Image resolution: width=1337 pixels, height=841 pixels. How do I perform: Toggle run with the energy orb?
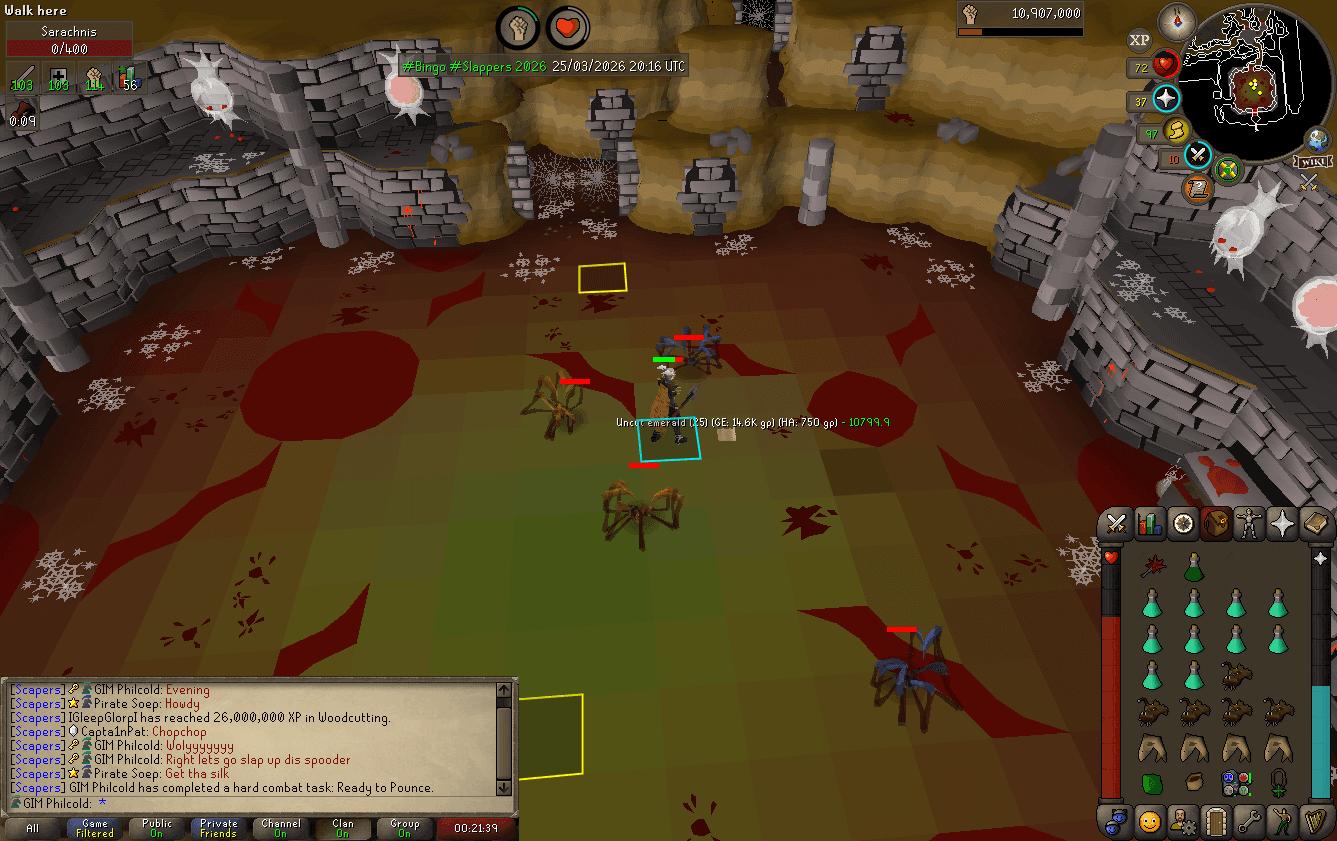click(x=1176, y=131)
